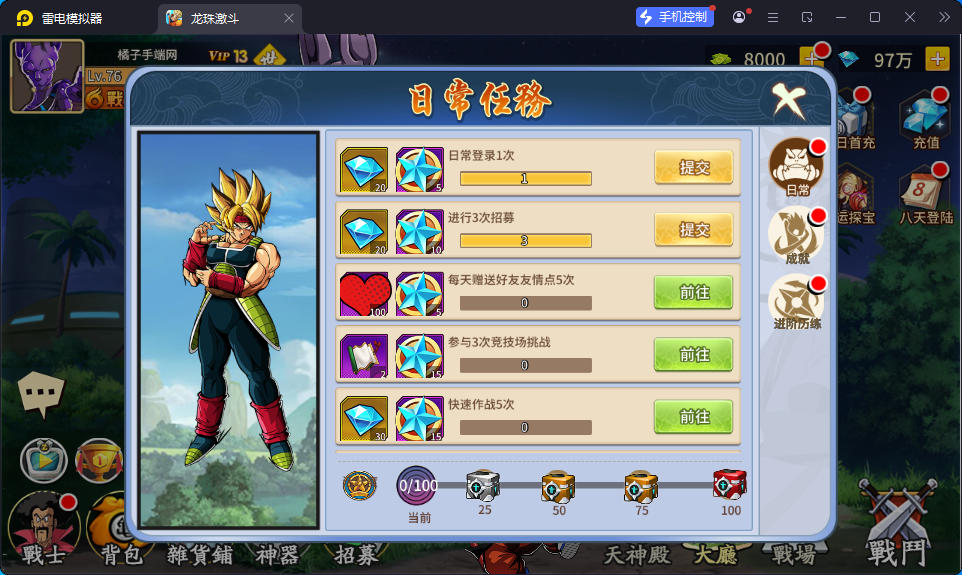Go to the 快速作战5次 quest (前往)
962x575 pixels.
(x=693, y=416)
